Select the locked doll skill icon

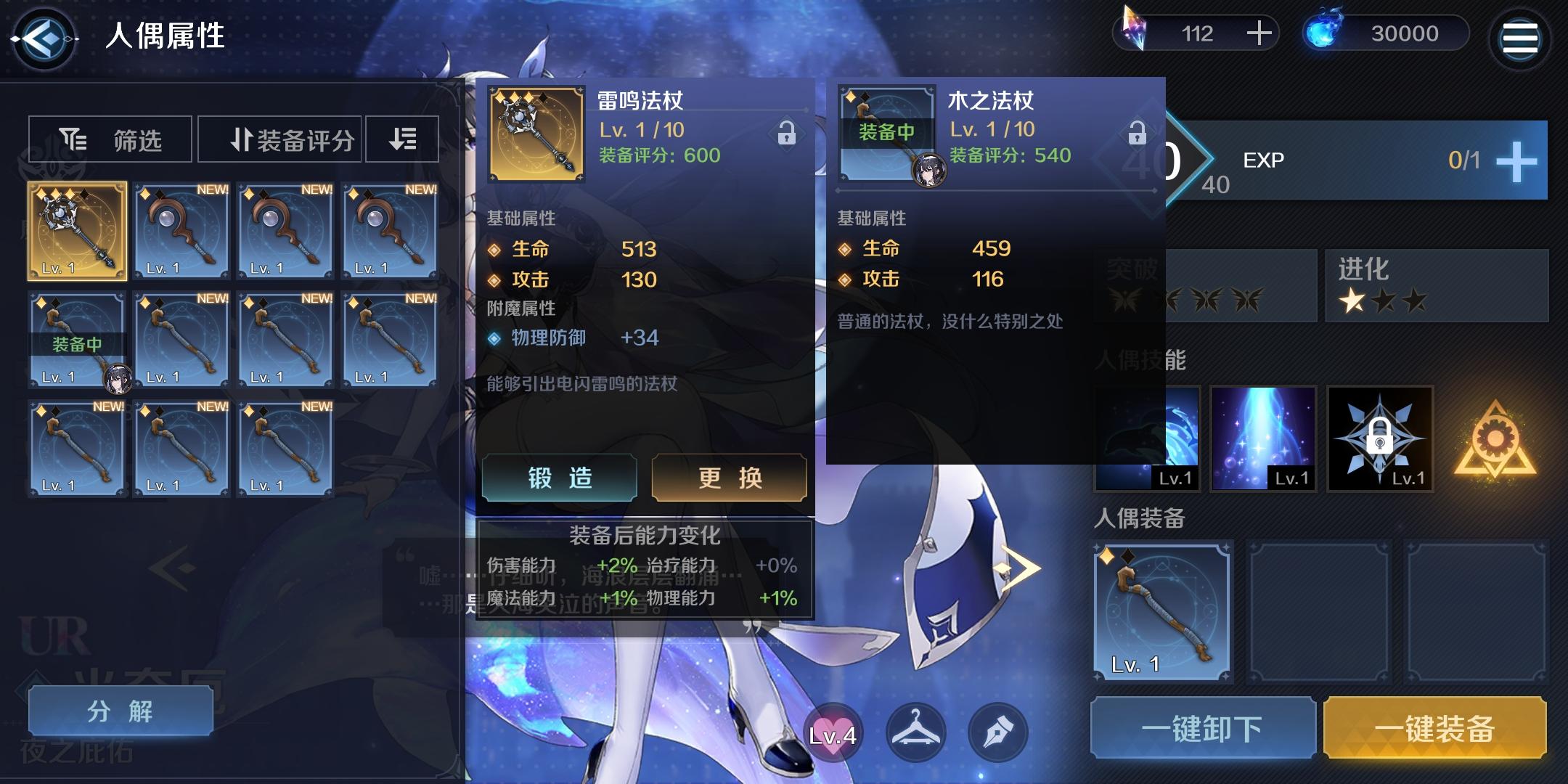click(x=1380, y=438)
